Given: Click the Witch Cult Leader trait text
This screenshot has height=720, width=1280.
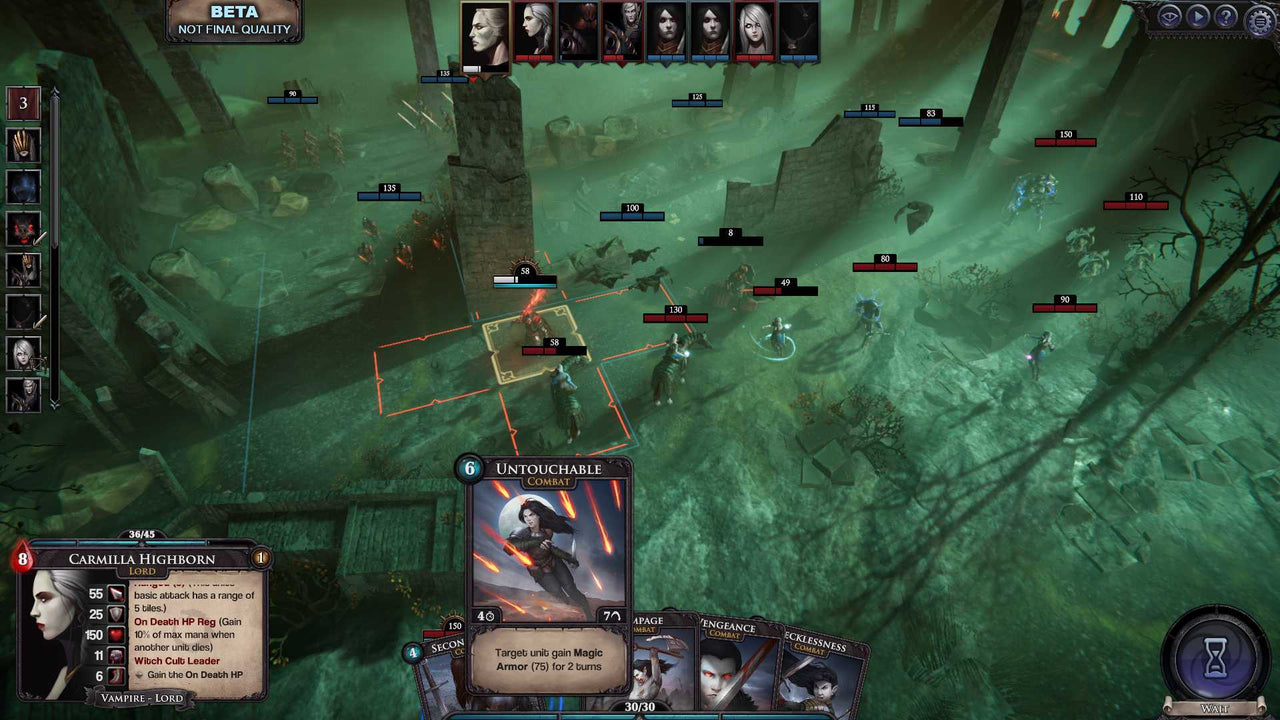Looking at the screenshot, I should (x=179, y=660).
